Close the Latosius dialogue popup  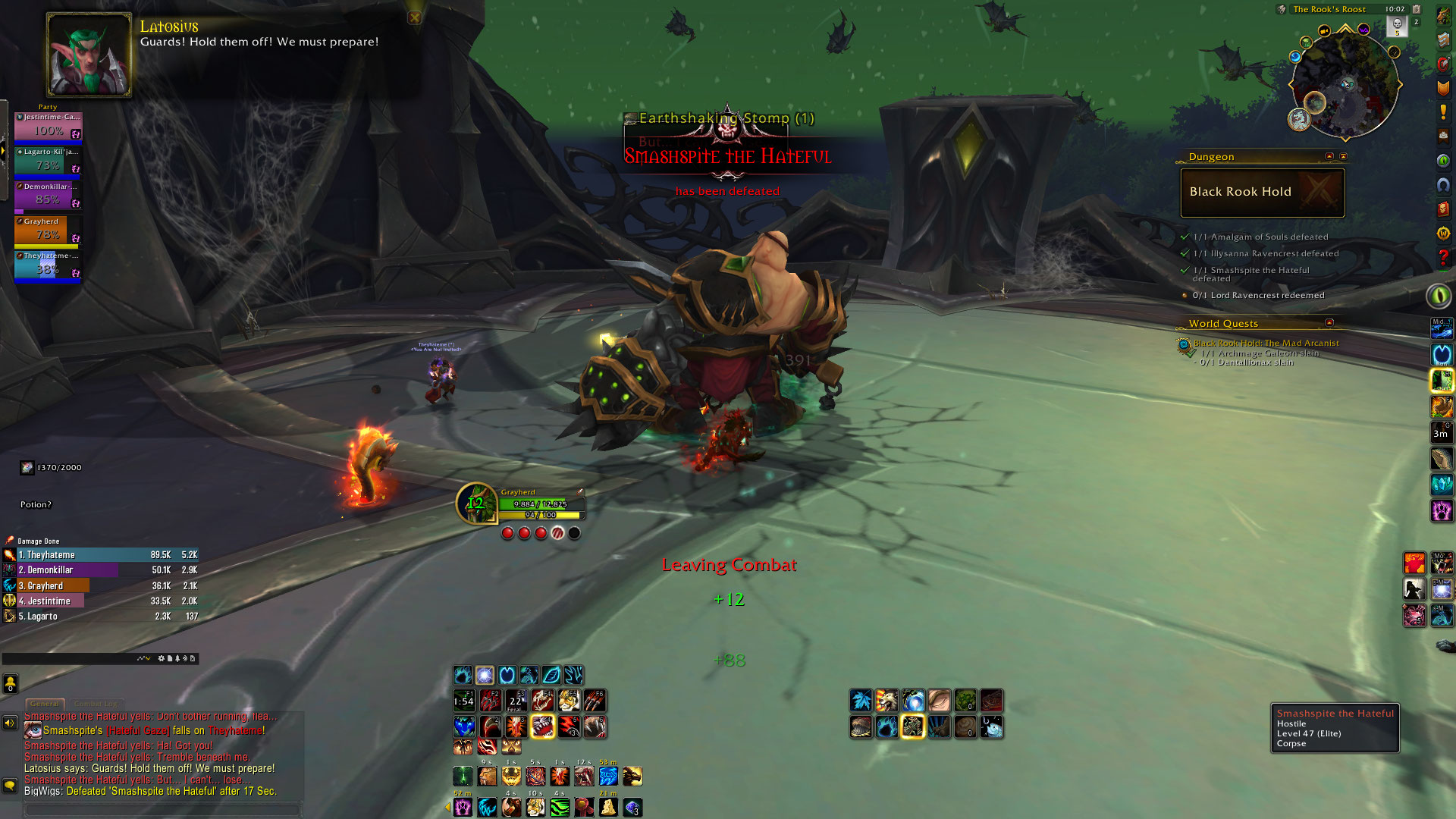[x=414, y=17]
